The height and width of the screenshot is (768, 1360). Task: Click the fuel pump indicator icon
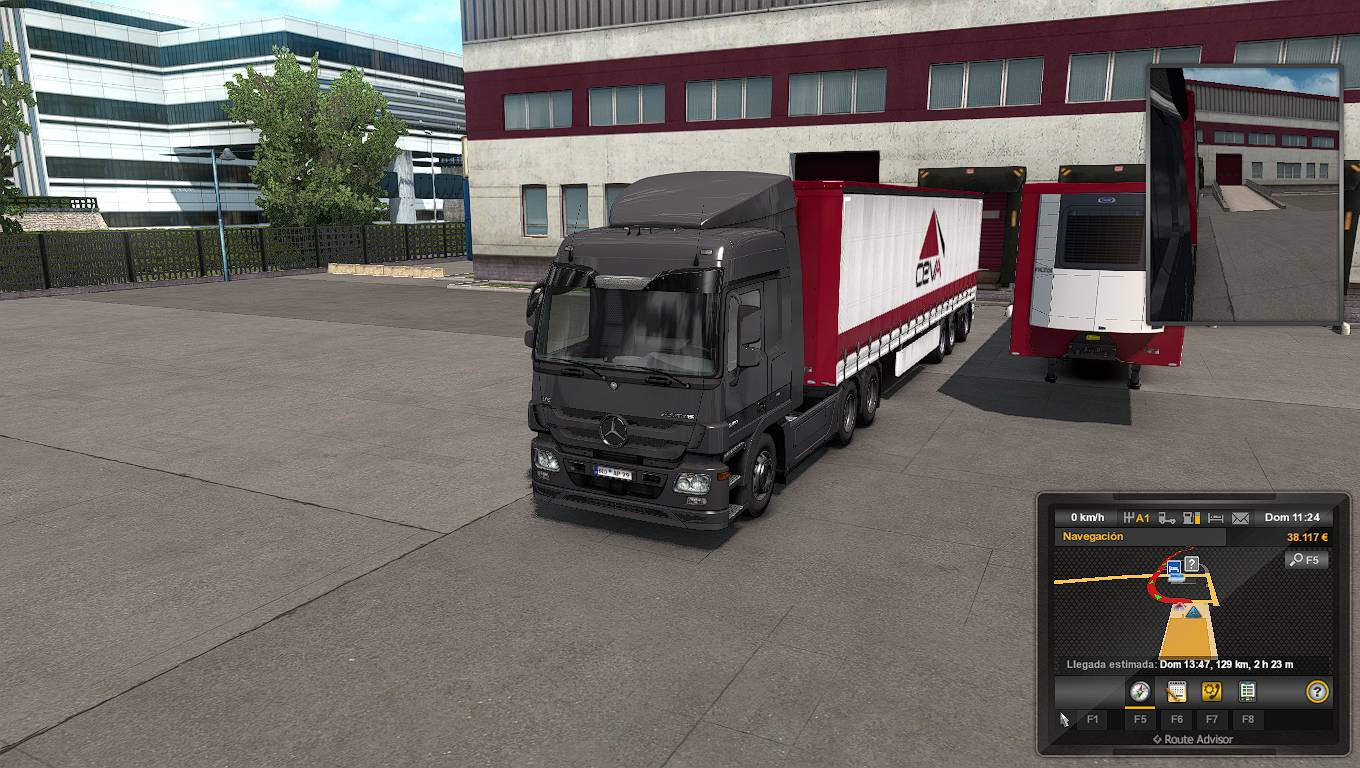pos(1191,518)
